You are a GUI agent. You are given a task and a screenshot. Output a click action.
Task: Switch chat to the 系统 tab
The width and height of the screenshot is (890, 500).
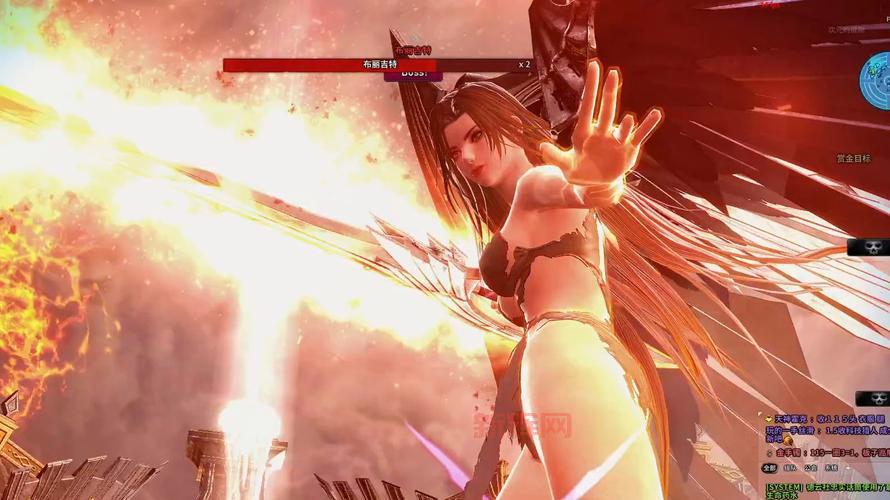(831, 467)
